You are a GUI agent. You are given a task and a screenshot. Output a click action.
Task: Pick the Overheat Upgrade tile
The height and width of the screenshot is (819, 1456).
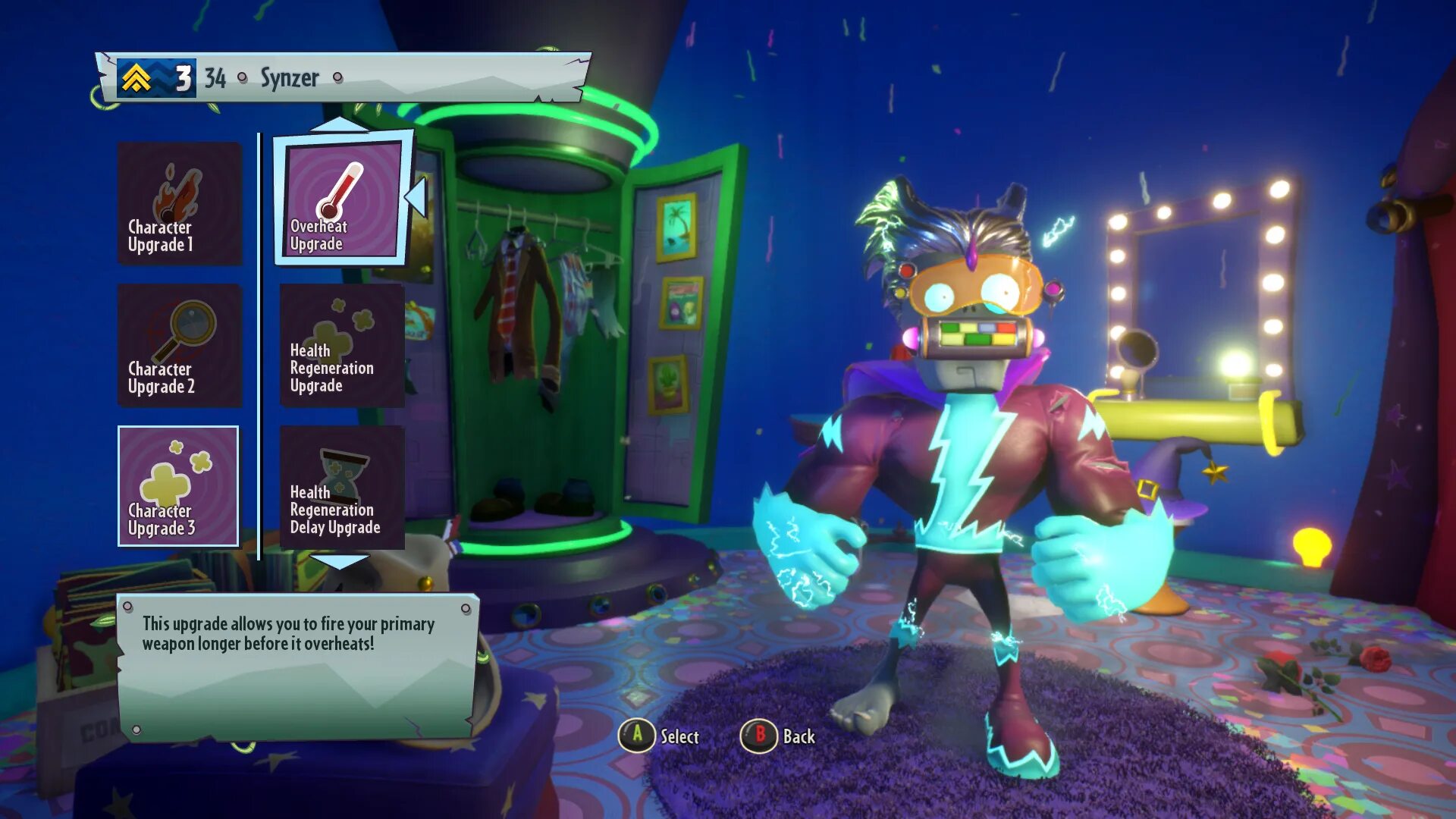coord(342,199)
